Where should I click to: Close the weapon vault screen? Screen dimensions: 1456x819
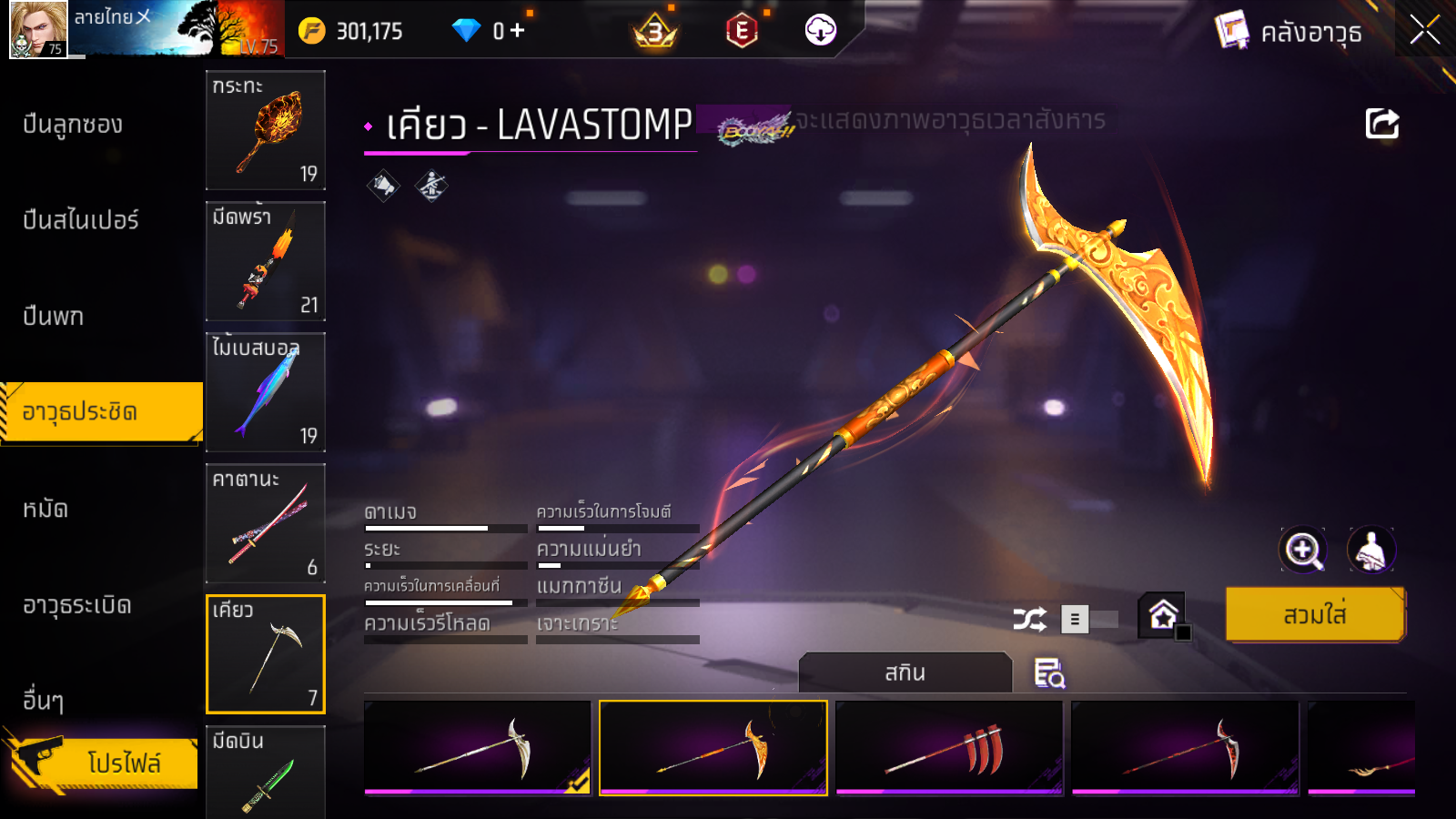pyautogui.click(x=1424, y=31)
